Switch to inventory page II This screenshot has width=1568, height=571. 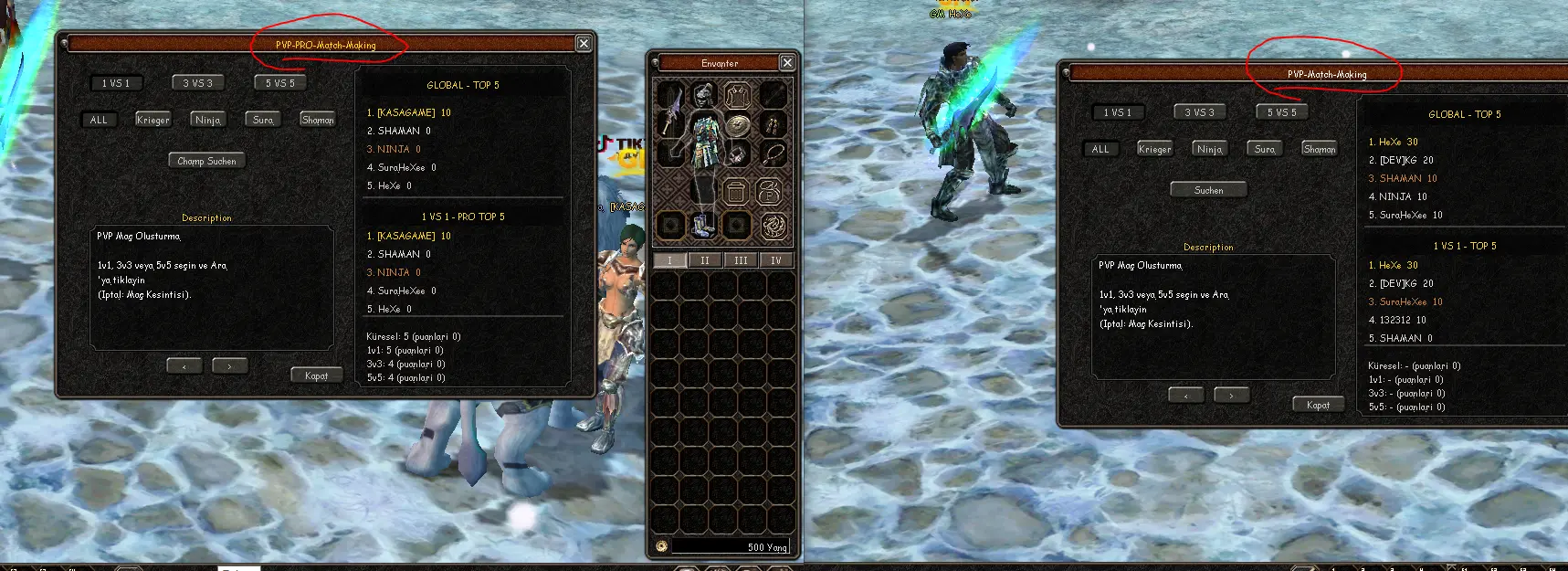click(x=704, y=260)
